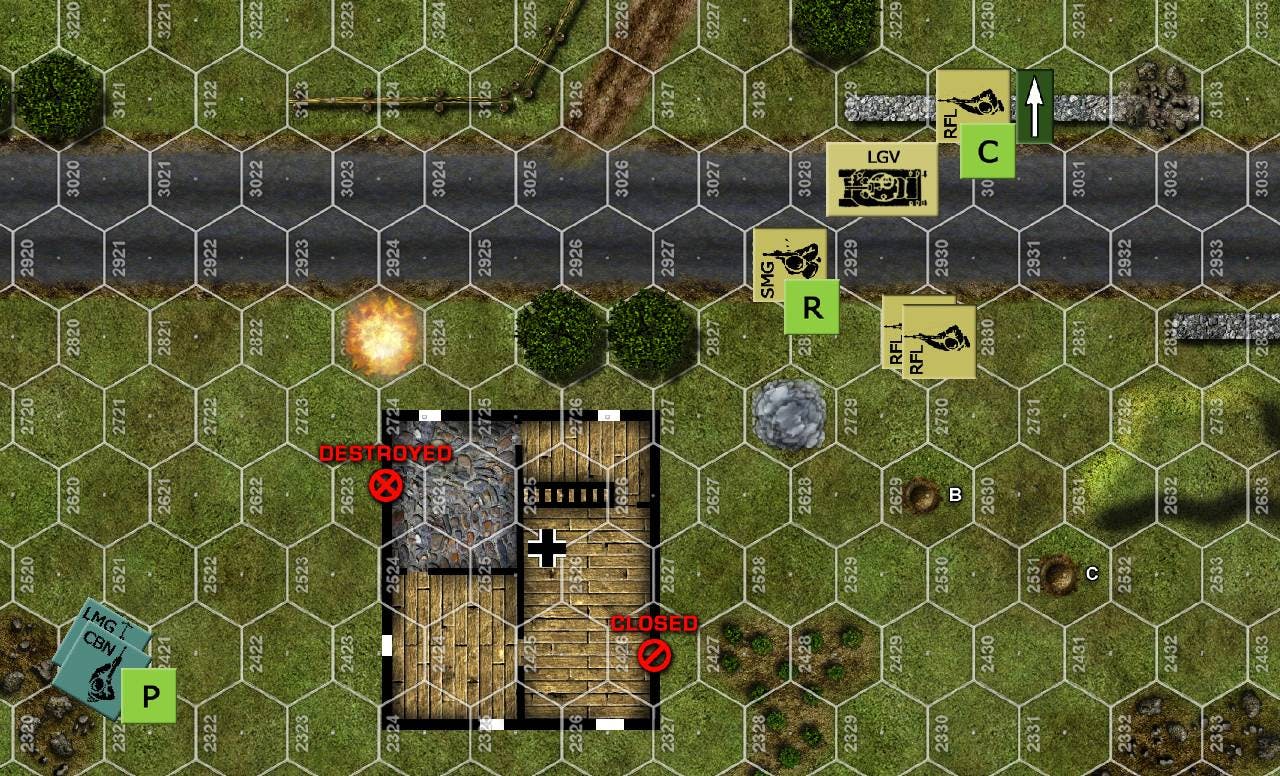Screen dimensions: 1280x776
Task: Click the white arrow facing marker
Action: [x=1035, y=106]
